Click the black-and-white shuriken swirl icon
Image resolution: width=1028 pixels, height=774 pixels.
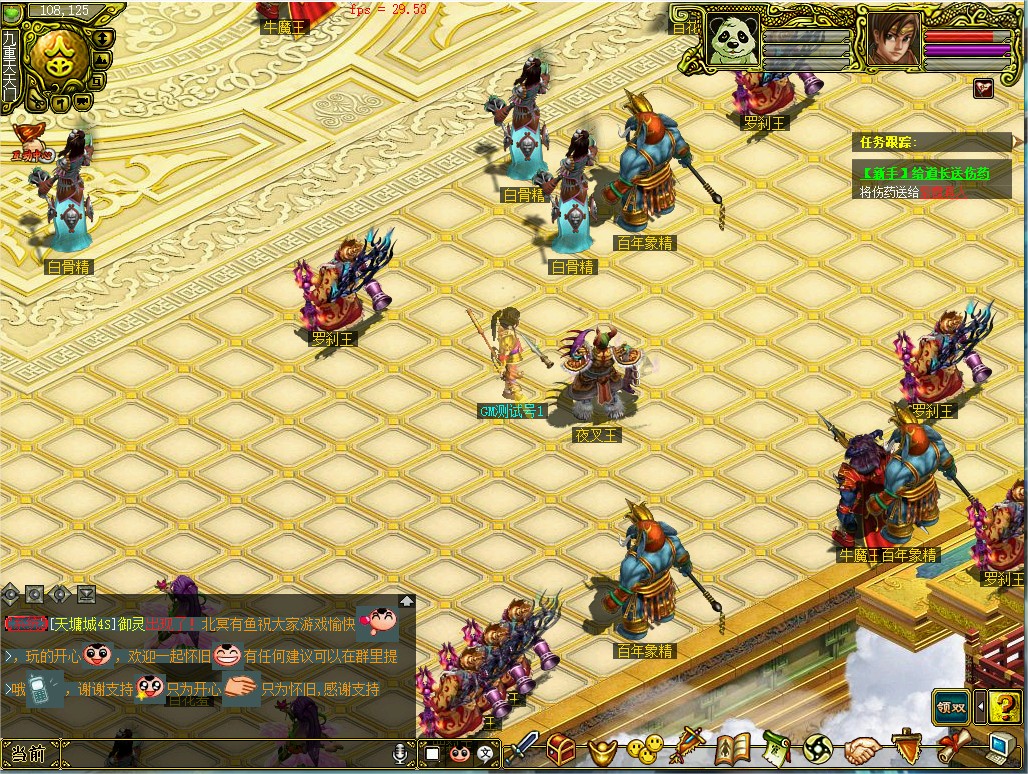[x=818, y=749]
